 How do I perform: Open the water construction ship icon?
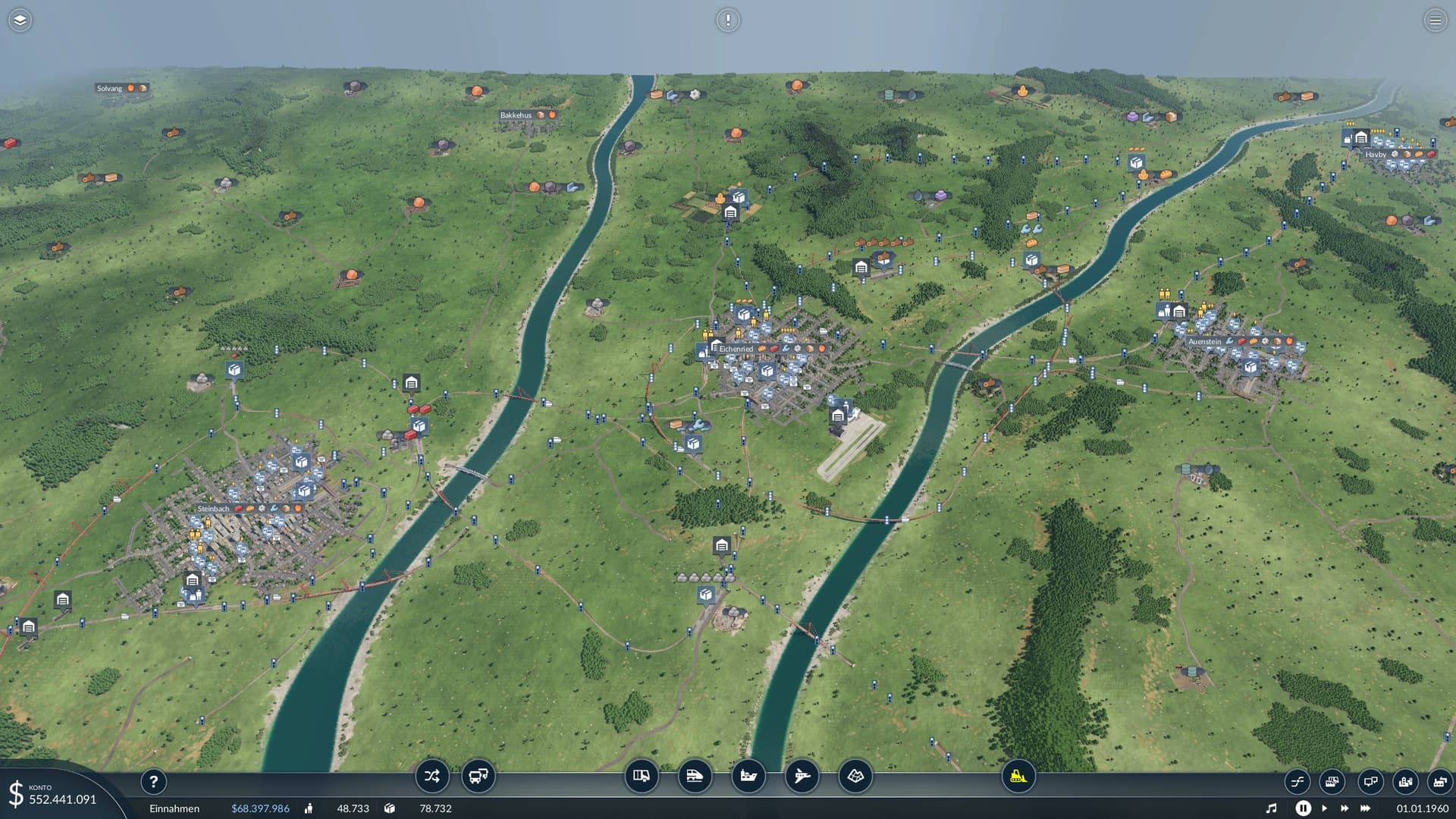tap(748, 776)
